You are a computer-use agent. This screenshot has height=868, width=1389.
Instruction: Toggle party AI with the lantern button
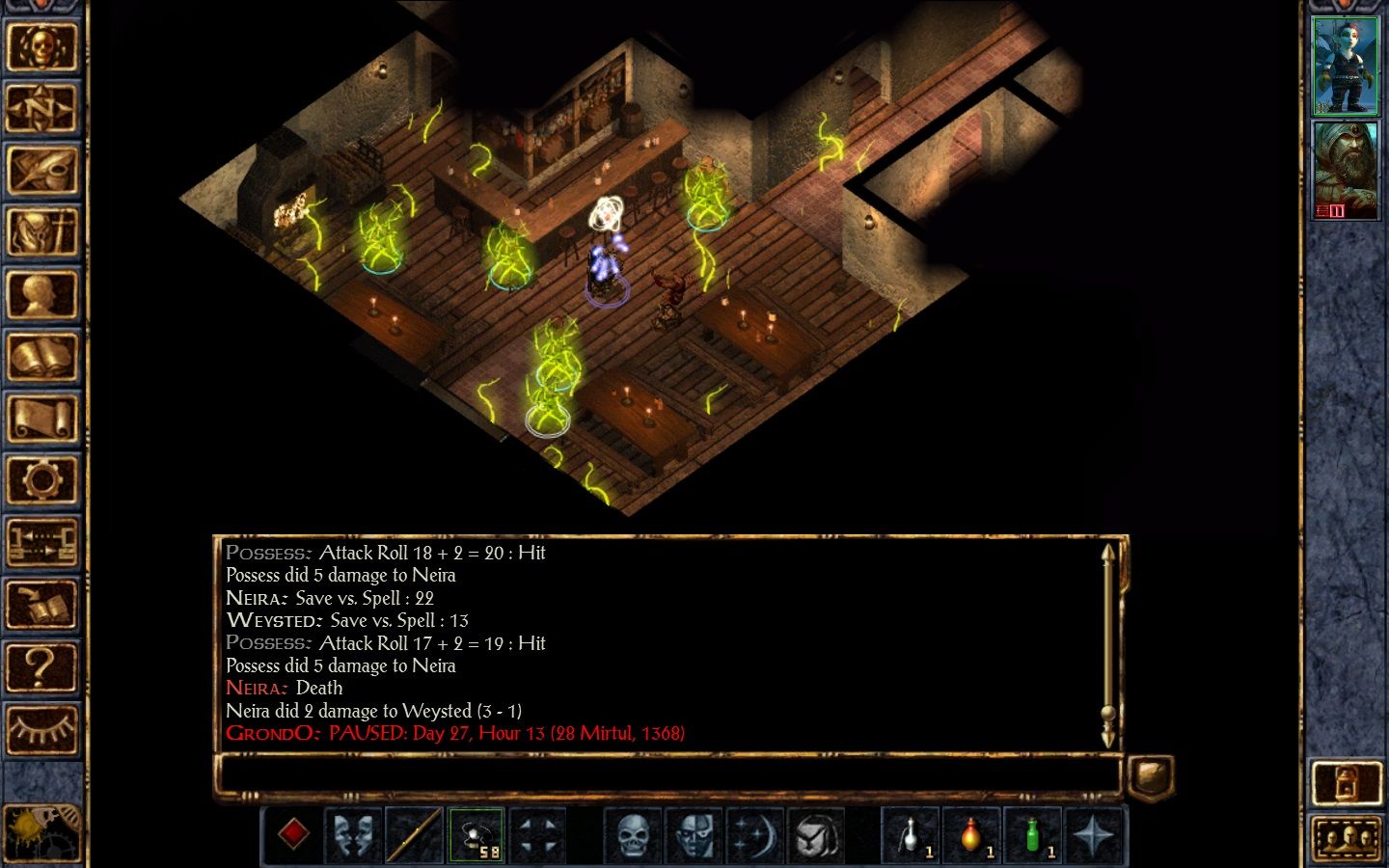click(1346, 782)
